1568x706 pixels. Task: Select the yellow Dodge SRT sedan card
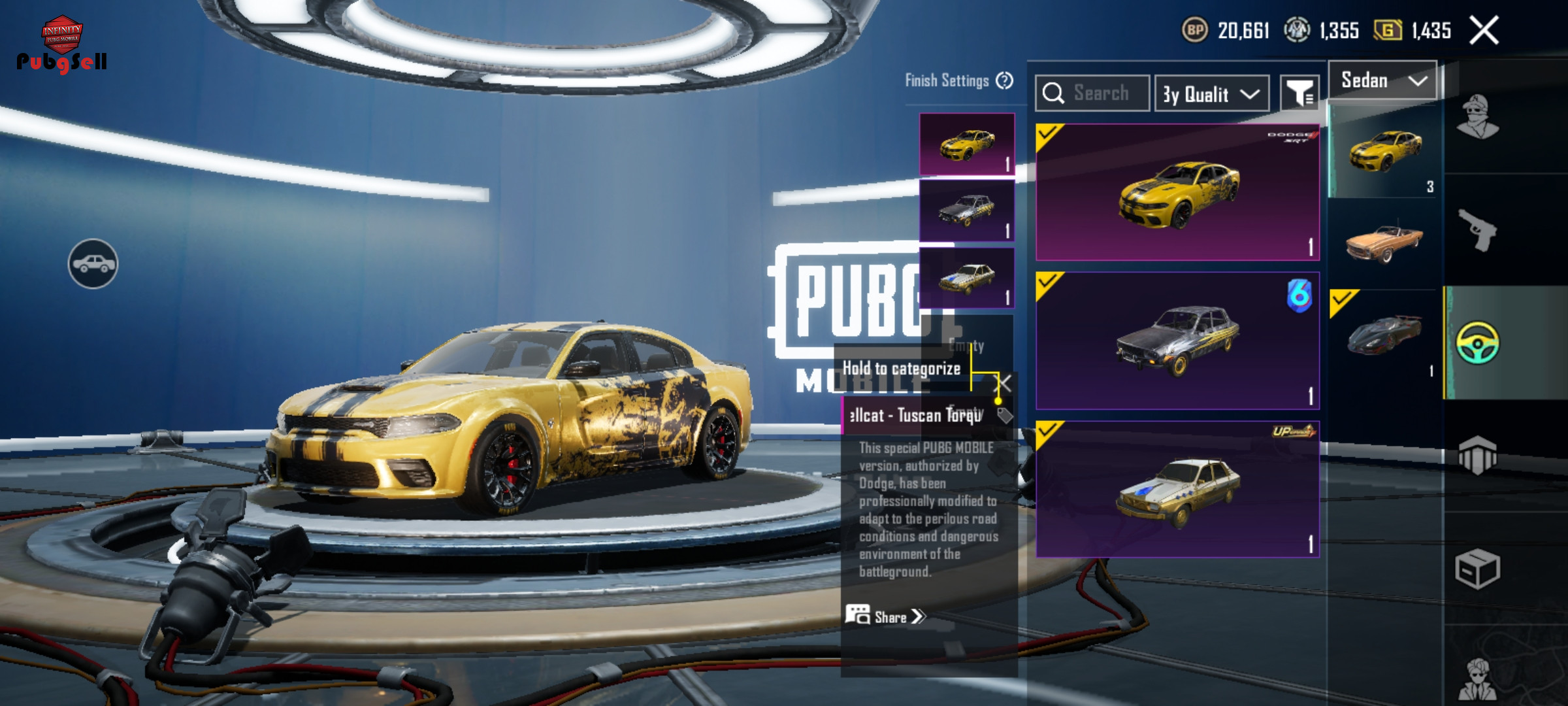click(x=1177, y=192)
